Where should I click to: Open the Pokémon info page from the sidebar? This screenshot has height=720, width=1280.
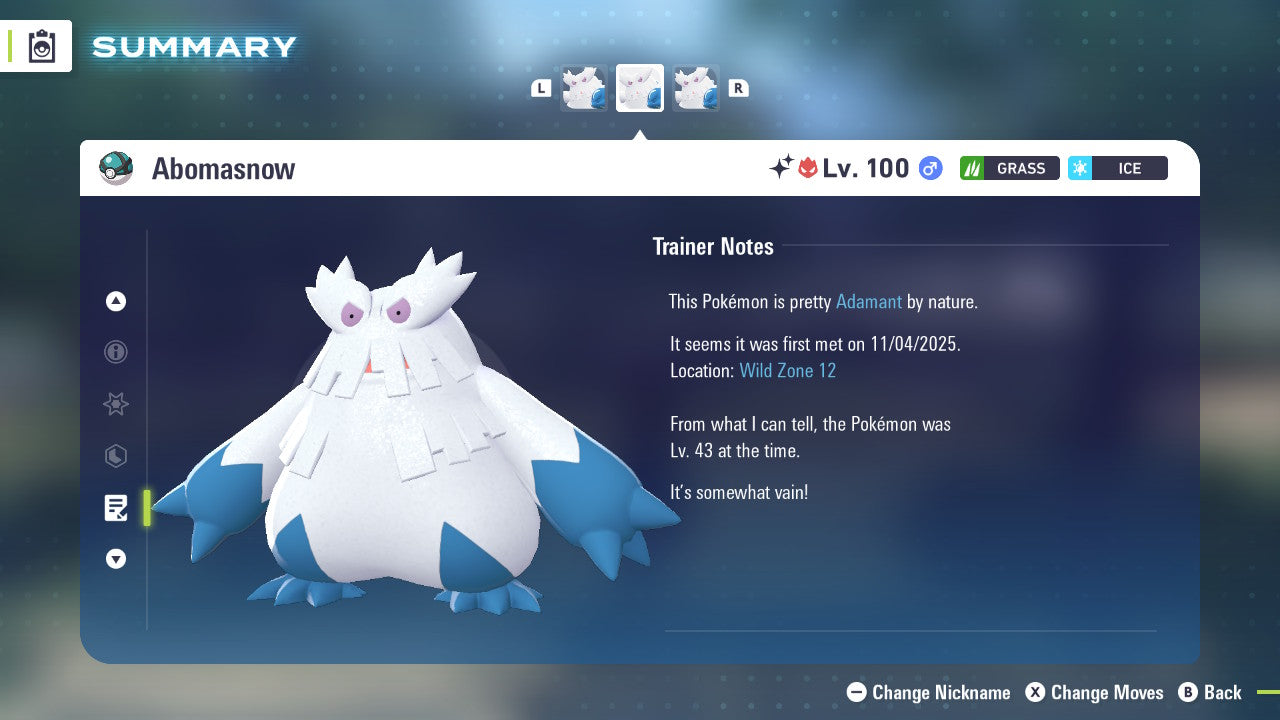[x=115, y=352]
